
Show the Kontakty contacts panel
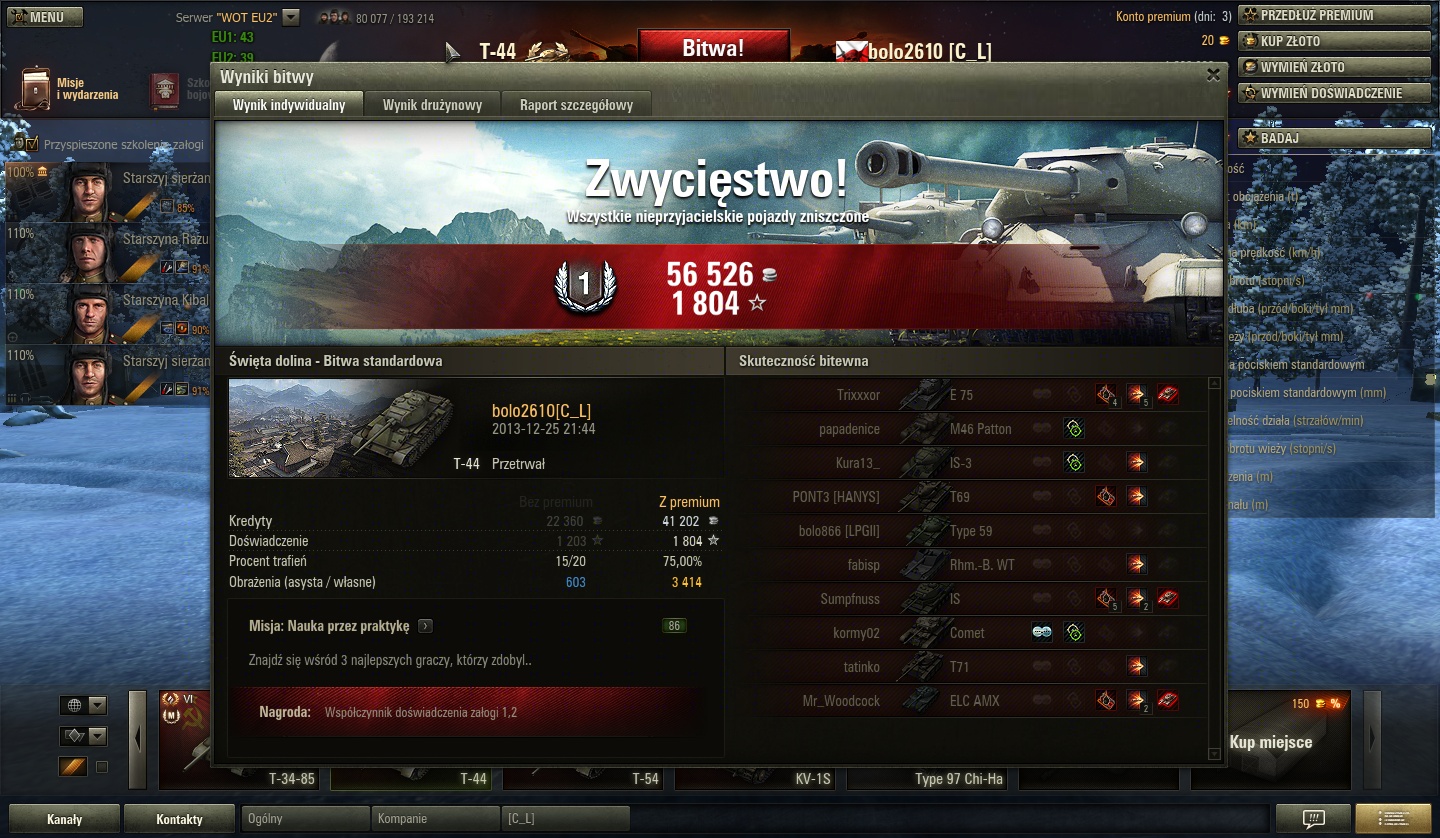[x=180, y=819]
